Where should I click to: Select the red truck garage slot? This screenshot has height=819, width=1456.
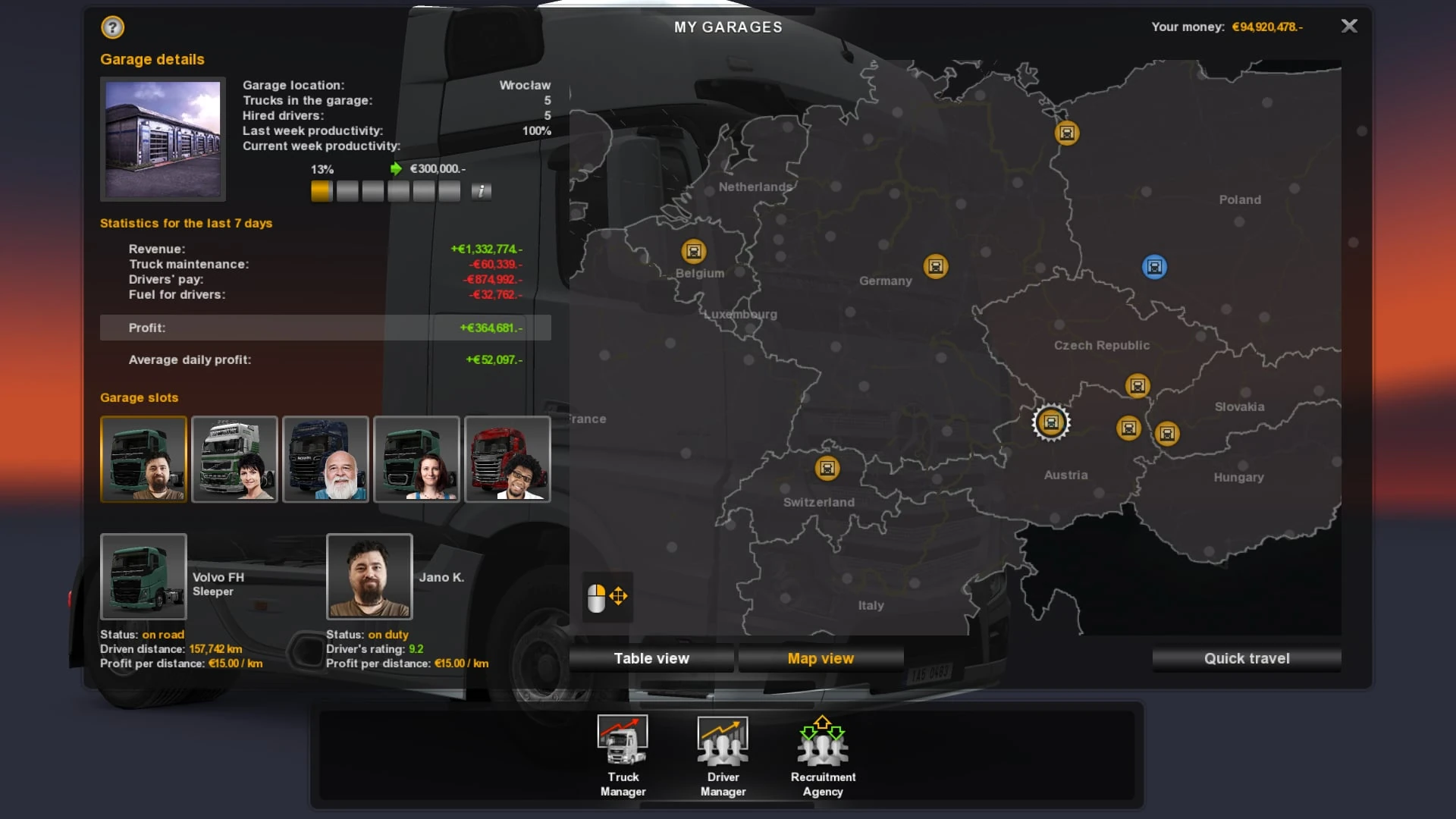tap(507, 459)
